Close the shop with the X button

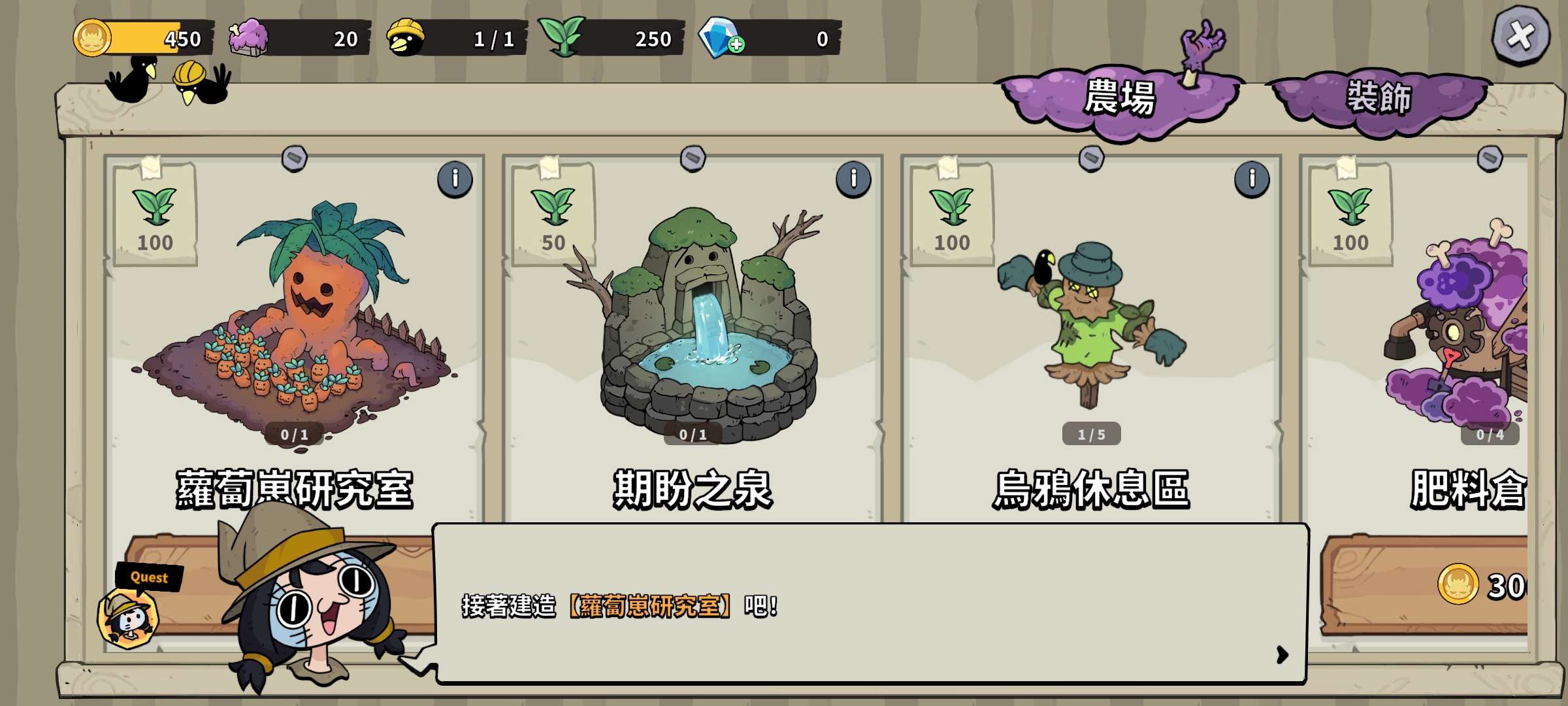(1520, 36)
